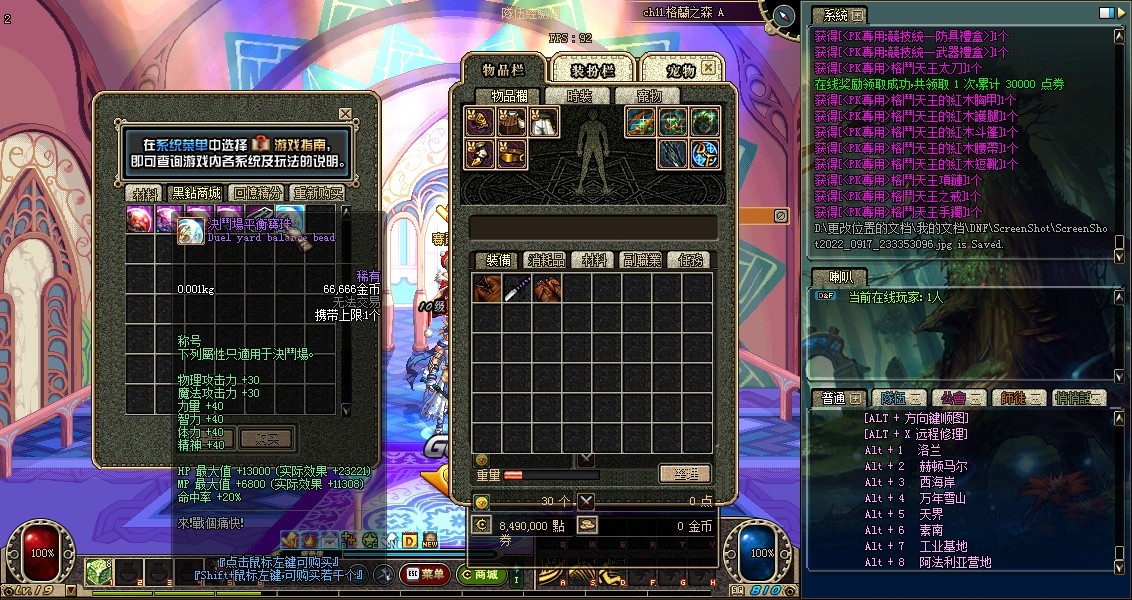Image resolution: width=1132 pixels, height=600 pixels.
Task: Use the green cube hotbar item
Action: [97, 573]
